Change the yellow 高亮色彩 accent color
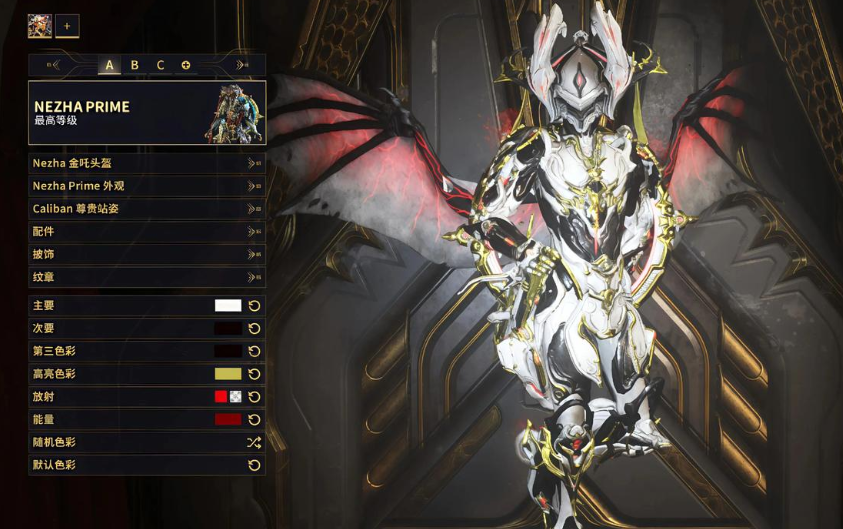Viewport: 843px width, 529px height. pos(228,374)
